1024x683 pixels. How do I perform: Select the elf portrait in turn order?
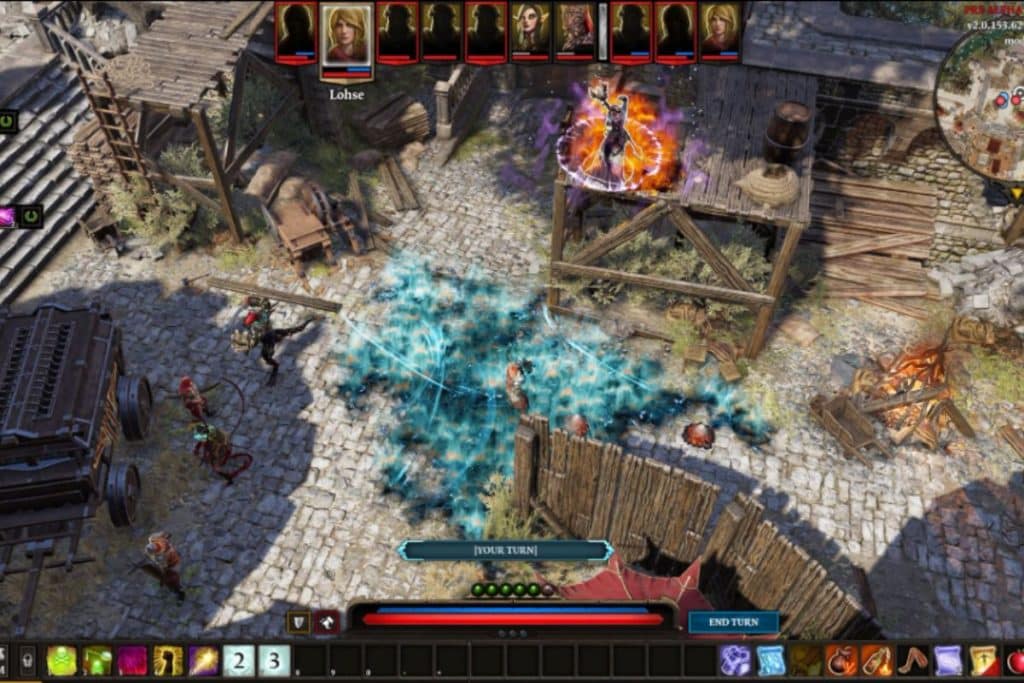[530, 31]
